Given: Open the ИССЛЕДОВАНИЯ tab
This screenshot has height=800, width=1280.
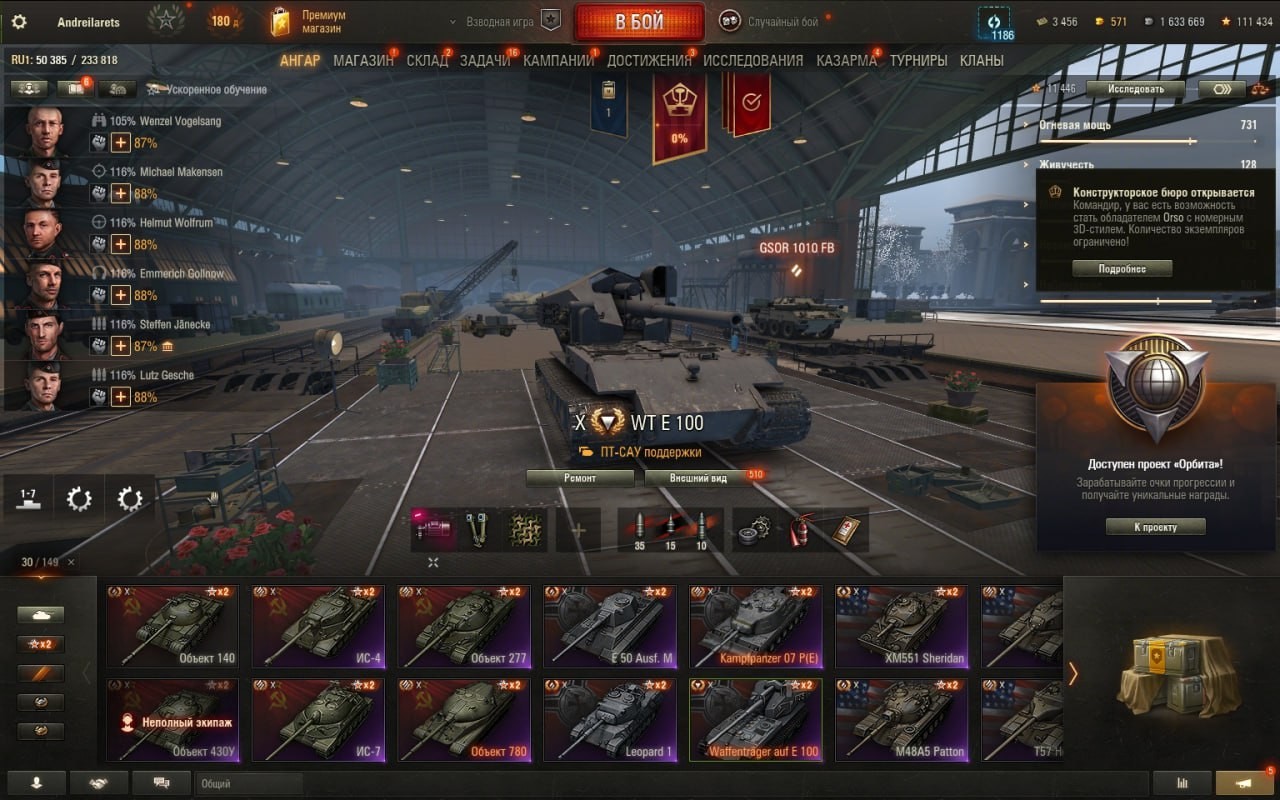Looking at the screenshot, I should pyautogui.click(x=753, y=60).
